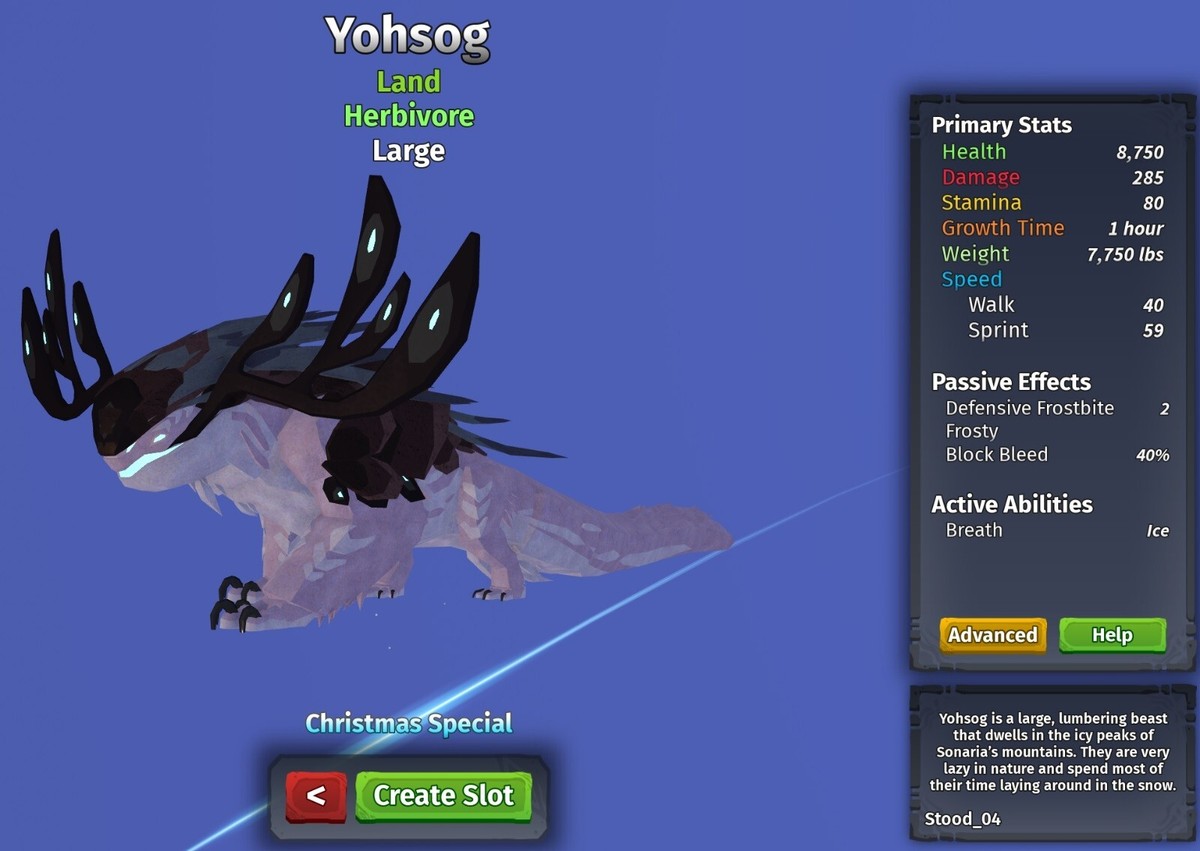Create a slot for Yohsog
Image resolution: width=1200 pixels, height=851 pixels.
point(443,796)
